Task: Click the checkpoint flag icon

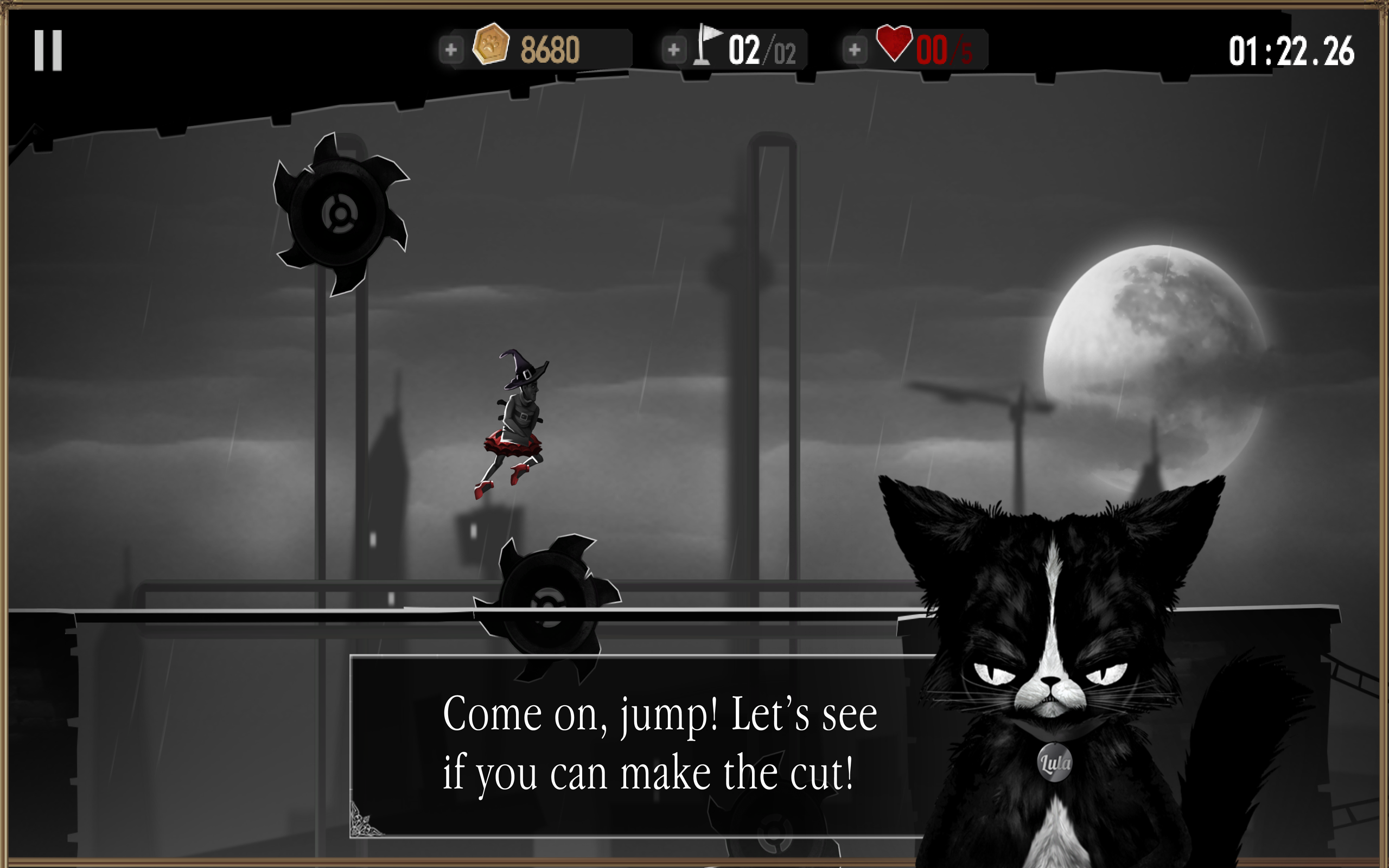Action: click(x=708, y=48)
